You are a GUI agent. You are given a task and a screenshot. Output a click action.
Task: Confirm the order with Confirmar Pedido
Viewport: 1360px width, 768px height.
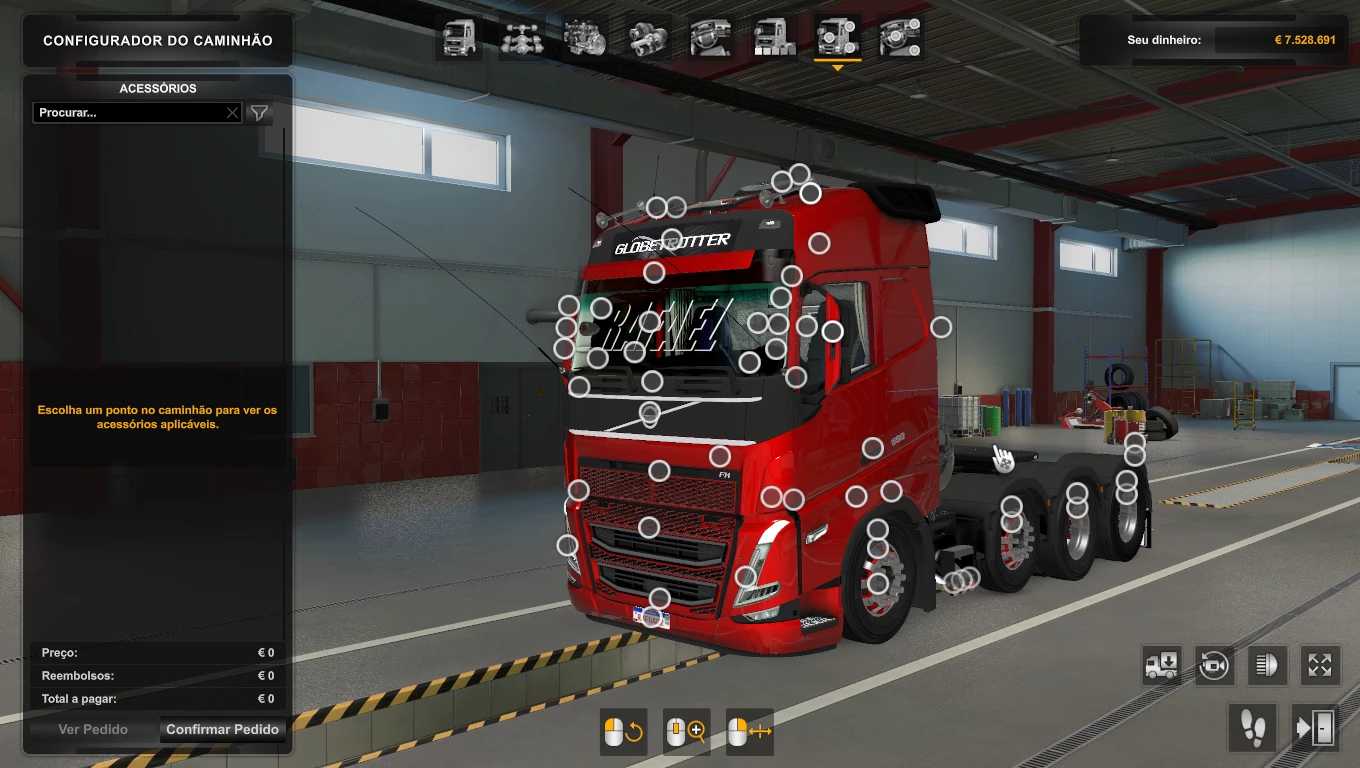(222, 730)
